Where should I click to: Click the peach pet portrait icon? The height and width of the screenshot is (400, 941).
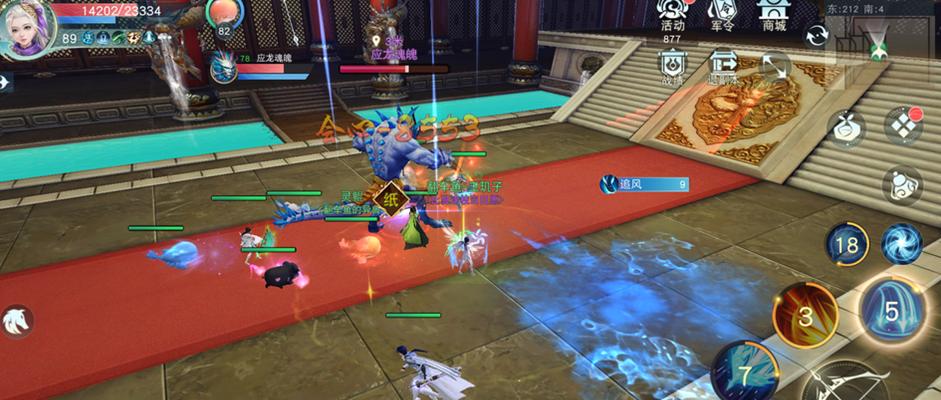coord(224,14)
